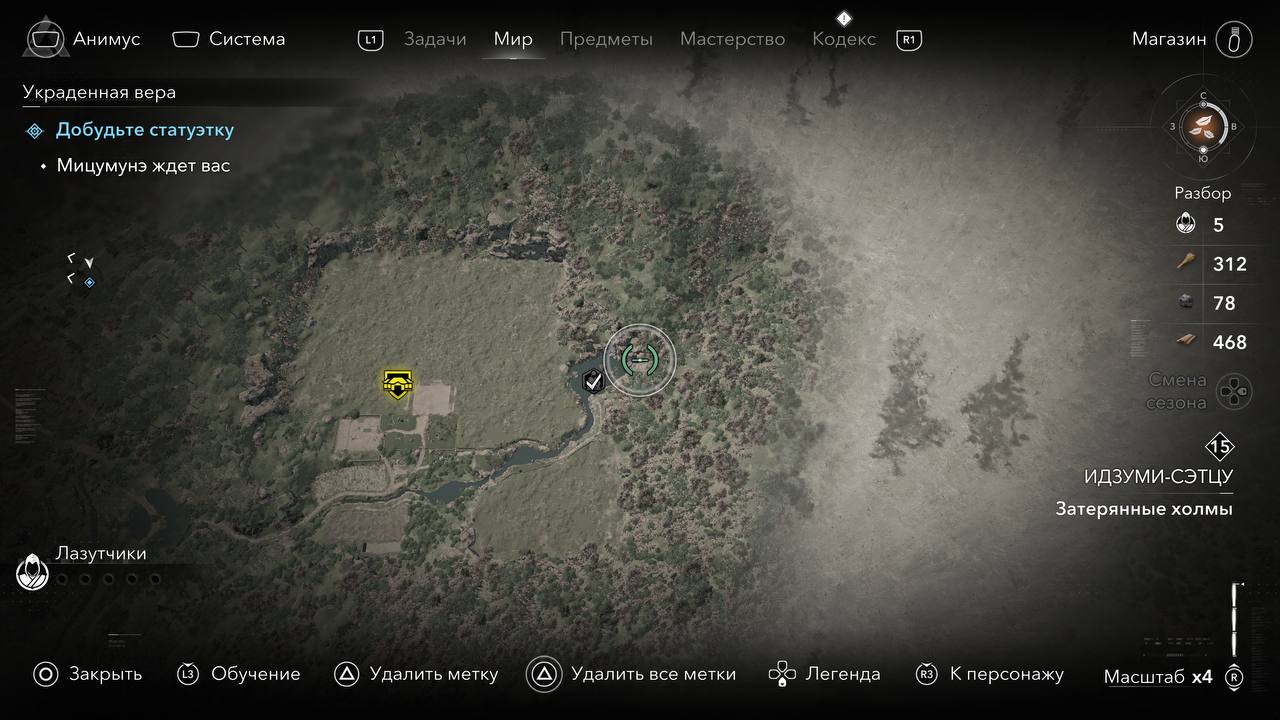Switch to the Мир tab
This screenshot has width=1280, height=720.
(x=513, y=39)
